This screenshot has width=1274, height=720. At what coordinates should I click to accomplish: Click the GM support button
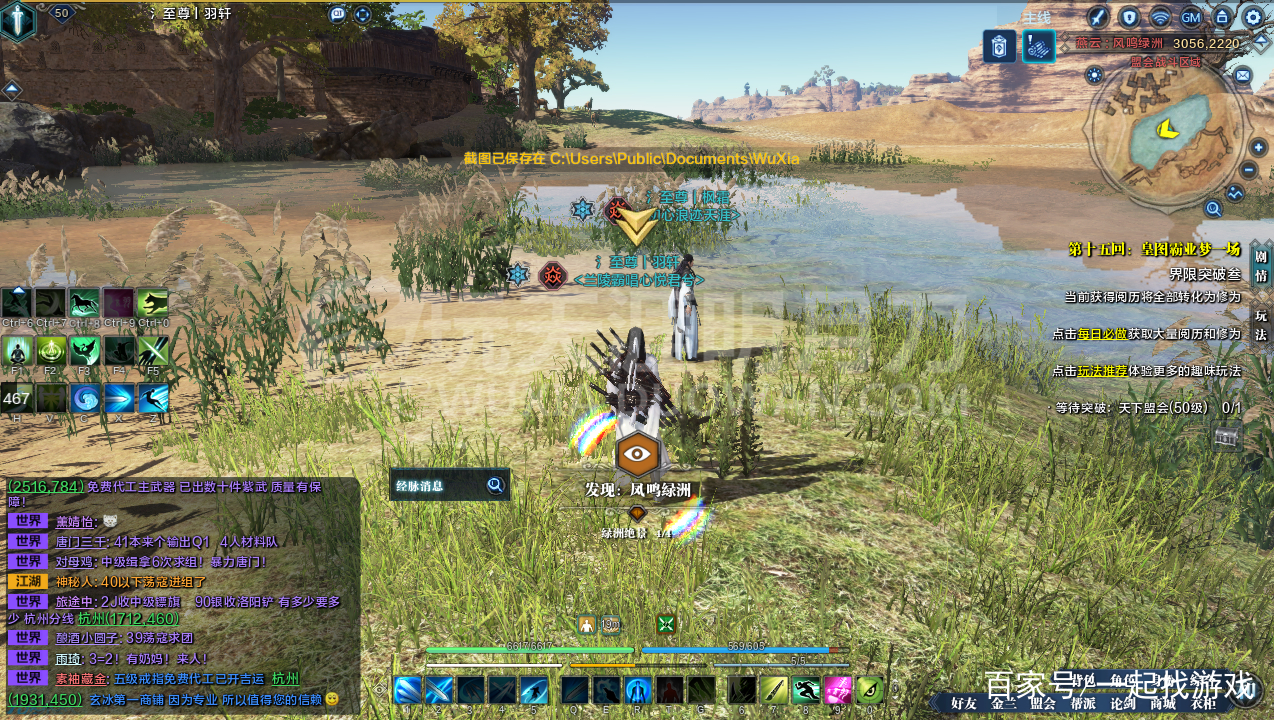pos(1191,17)
